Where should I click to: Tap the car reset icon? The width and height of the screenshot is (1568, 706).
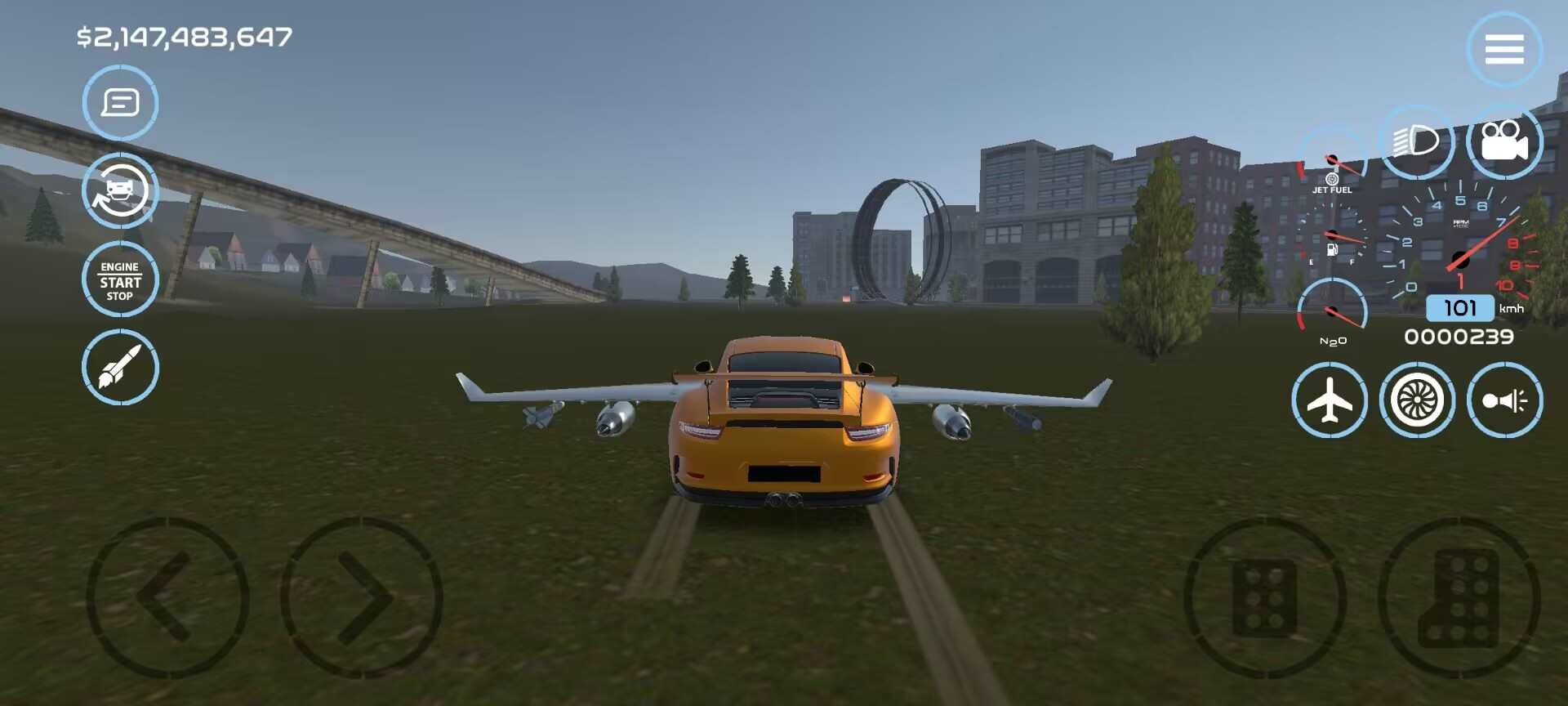(120, 190)
